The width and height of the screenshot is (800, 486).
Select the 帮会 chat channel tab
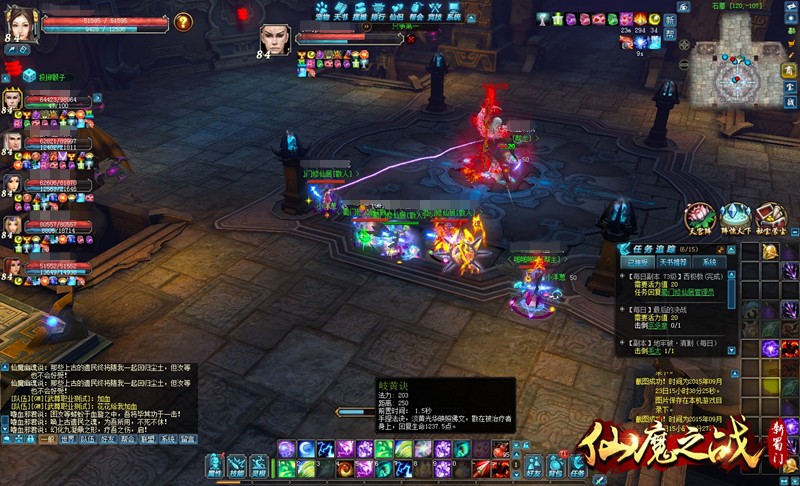tap(127, 439)
